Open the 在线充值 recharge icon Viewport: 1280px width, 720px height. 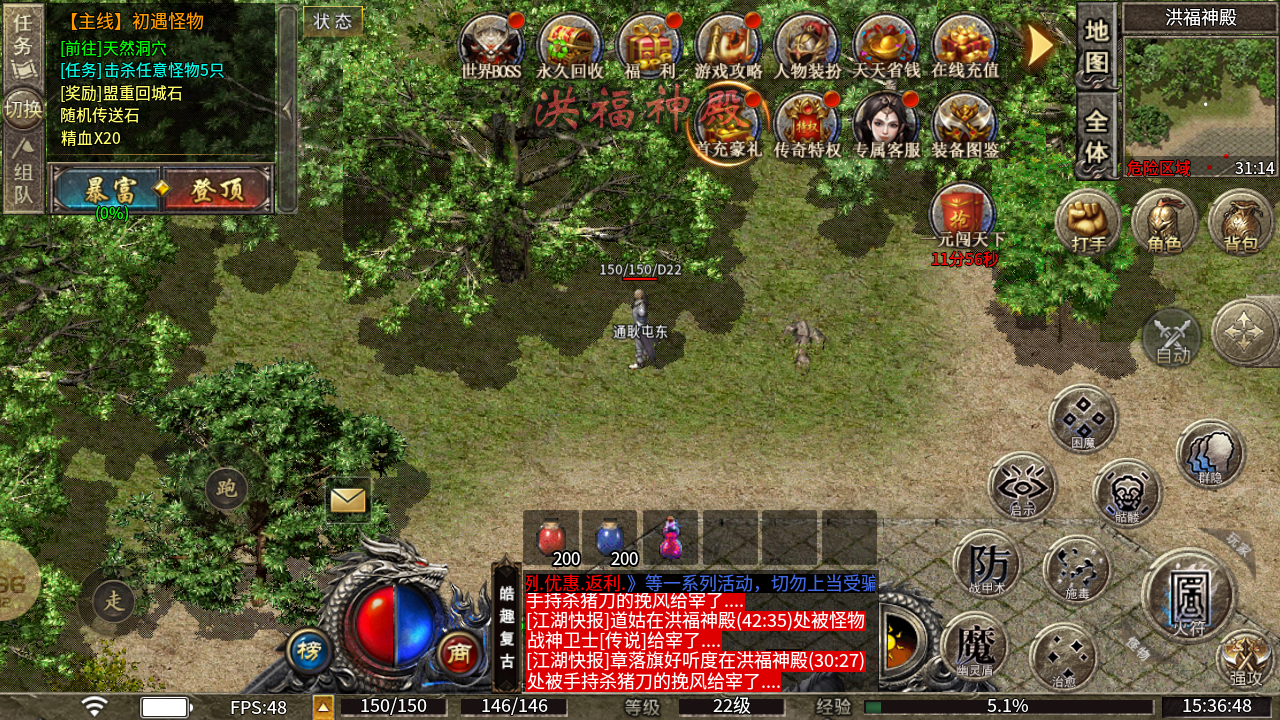[964, 44]
